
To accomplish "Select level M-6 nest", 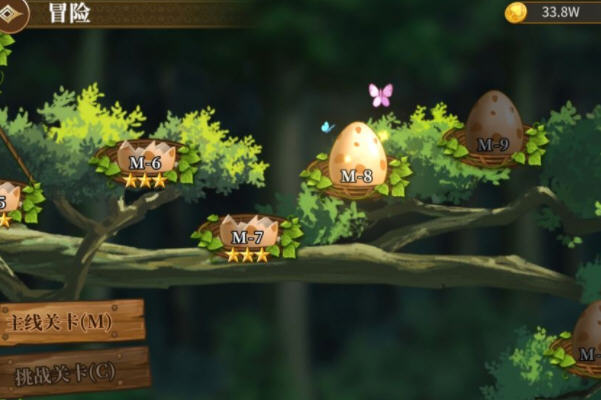I will click(x=145, y=162).
